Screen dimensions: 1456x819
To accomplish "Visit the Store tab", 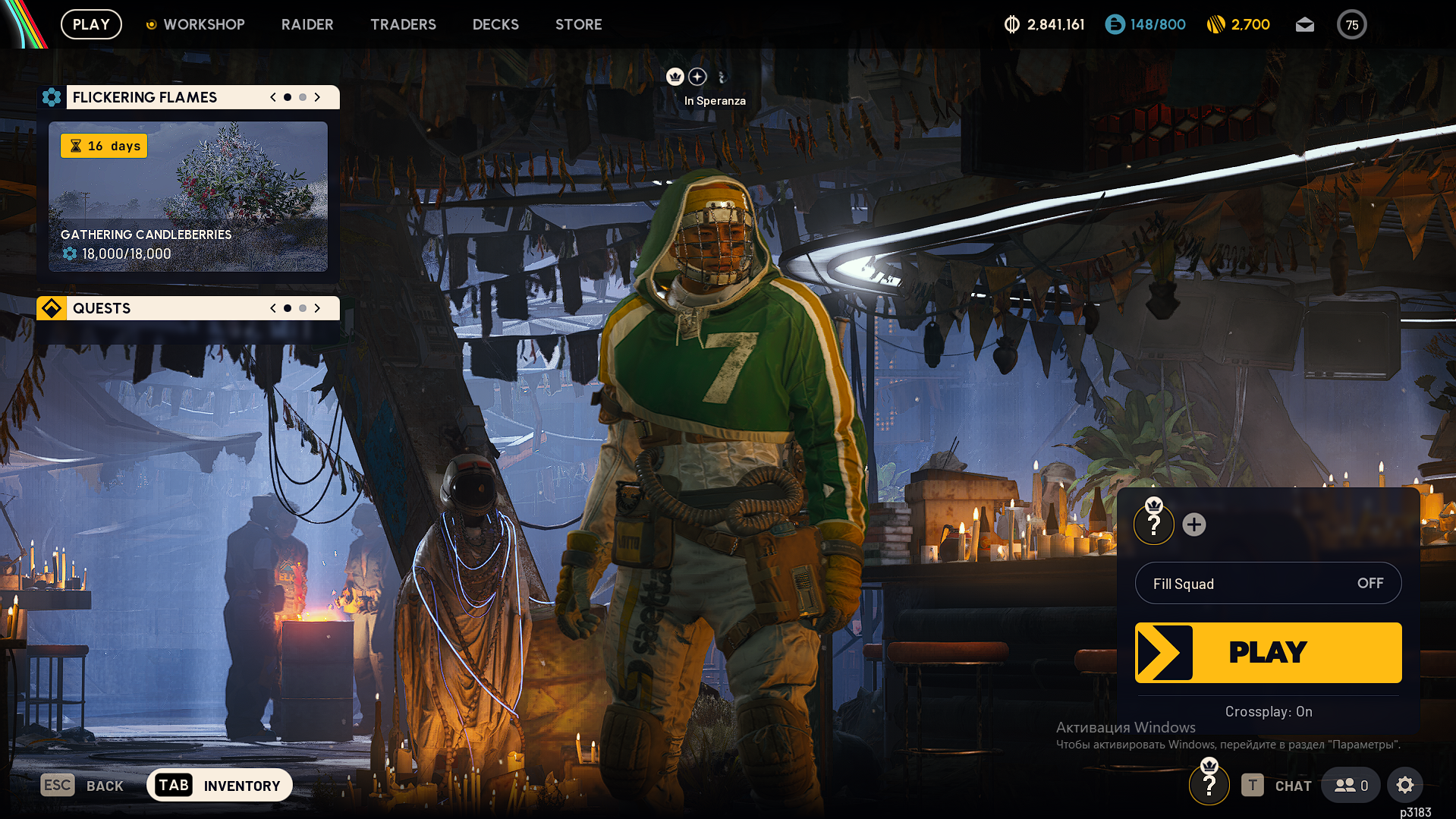I will tap(578, 24).
